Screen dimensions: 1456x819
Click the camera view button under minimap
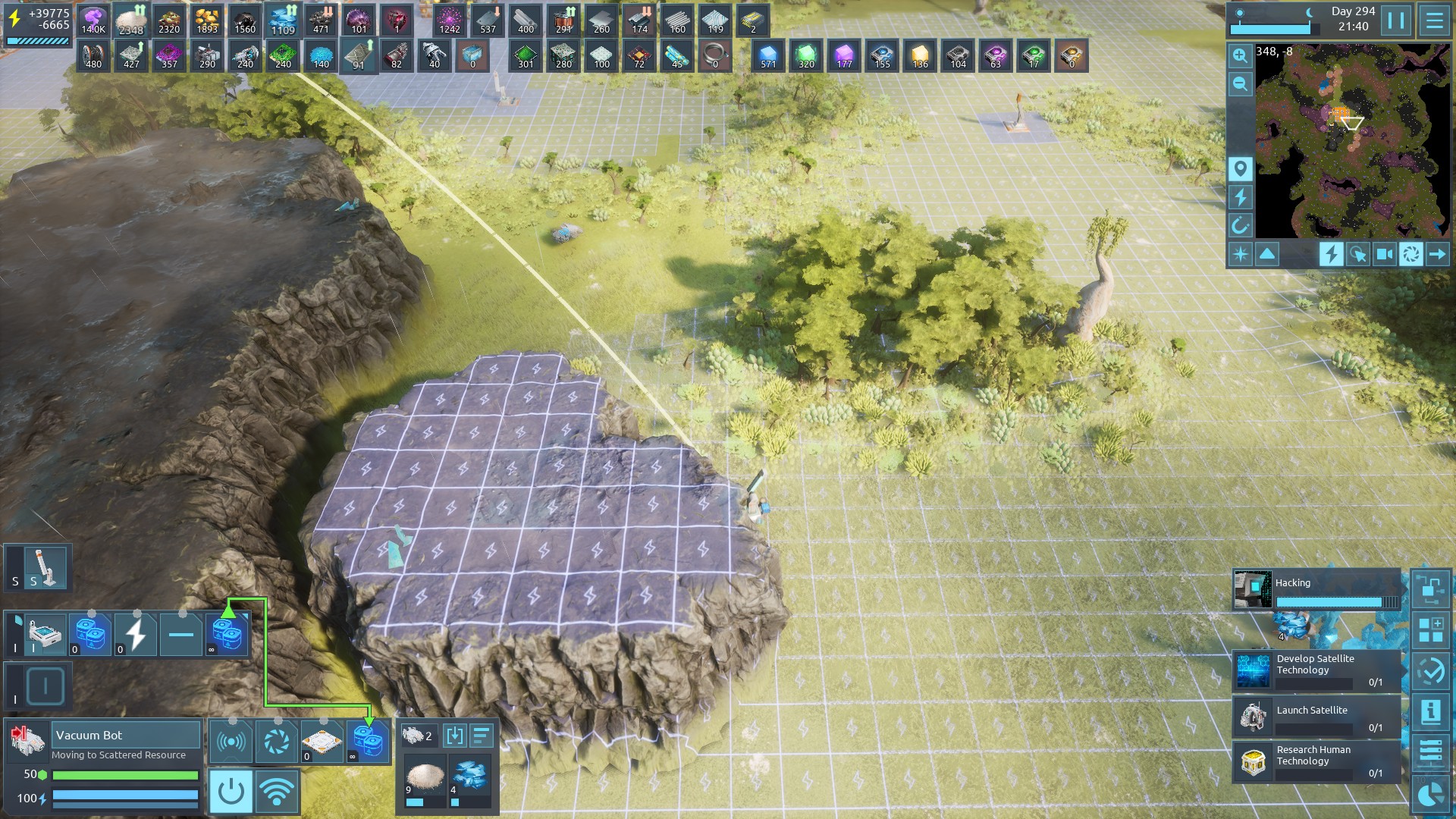tap(1384, 254)
